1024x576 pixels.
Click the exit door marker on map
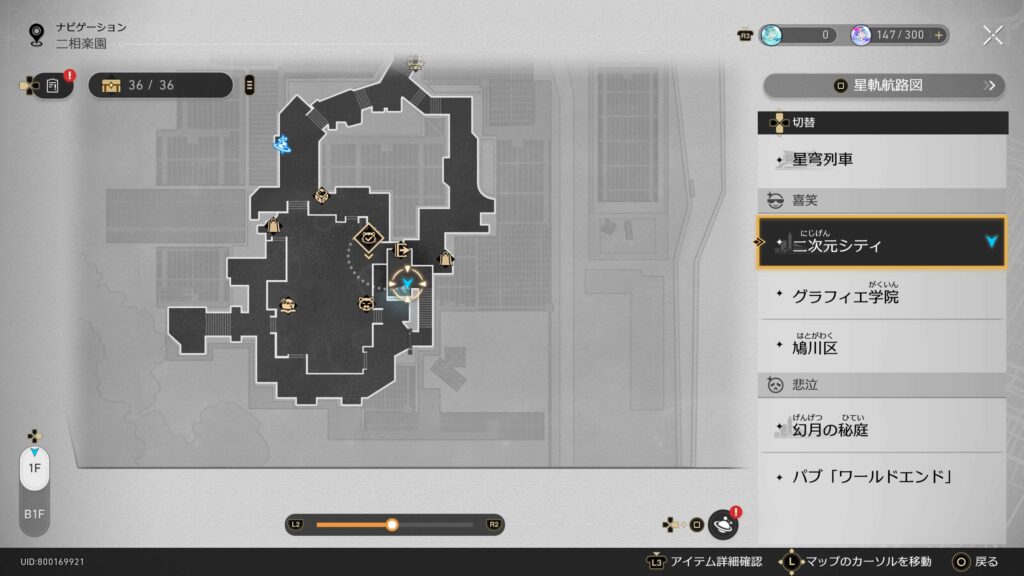click(x=402, y=249)
